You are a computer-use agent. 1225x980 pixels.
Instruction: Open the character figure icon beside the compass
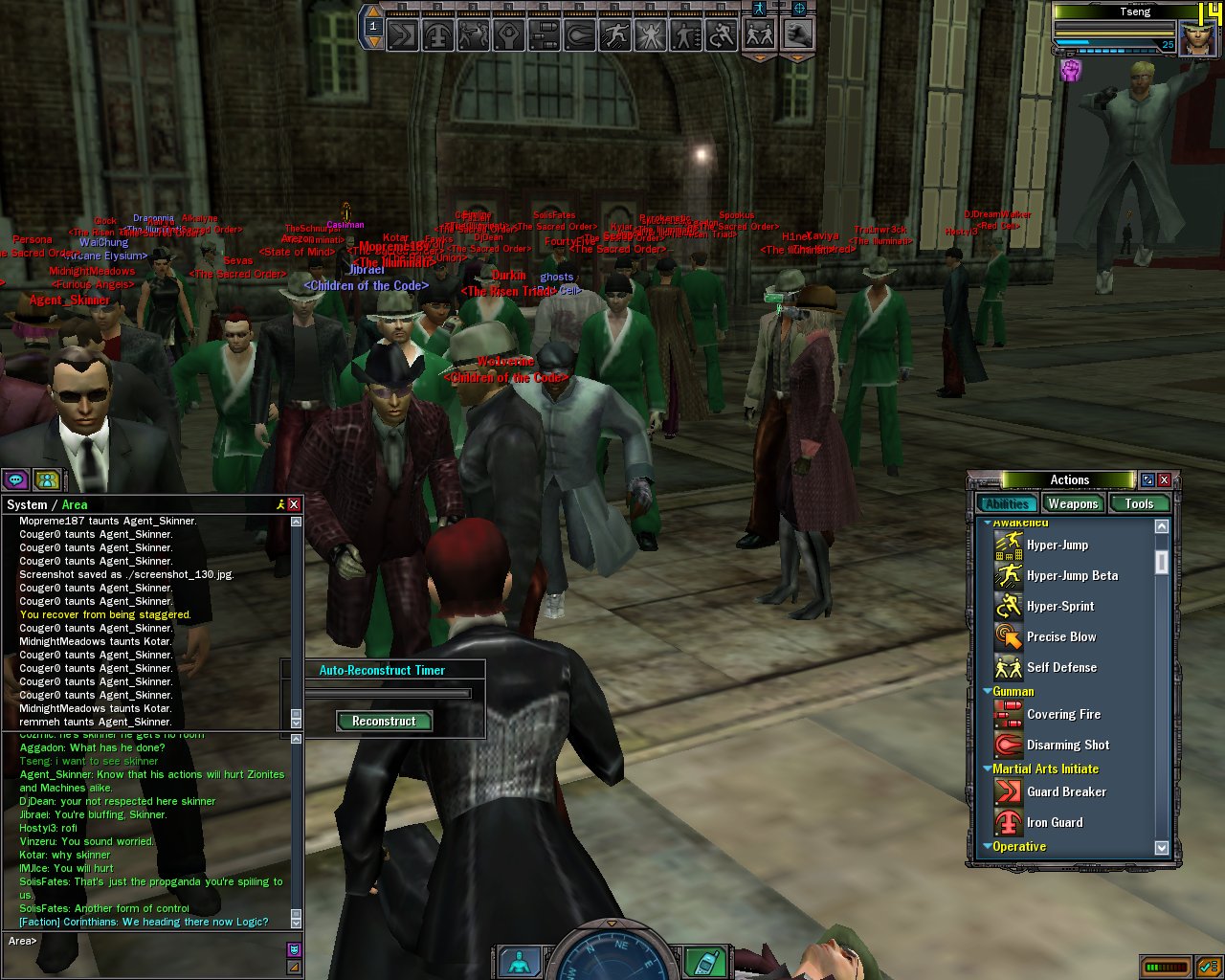[520, 961]
